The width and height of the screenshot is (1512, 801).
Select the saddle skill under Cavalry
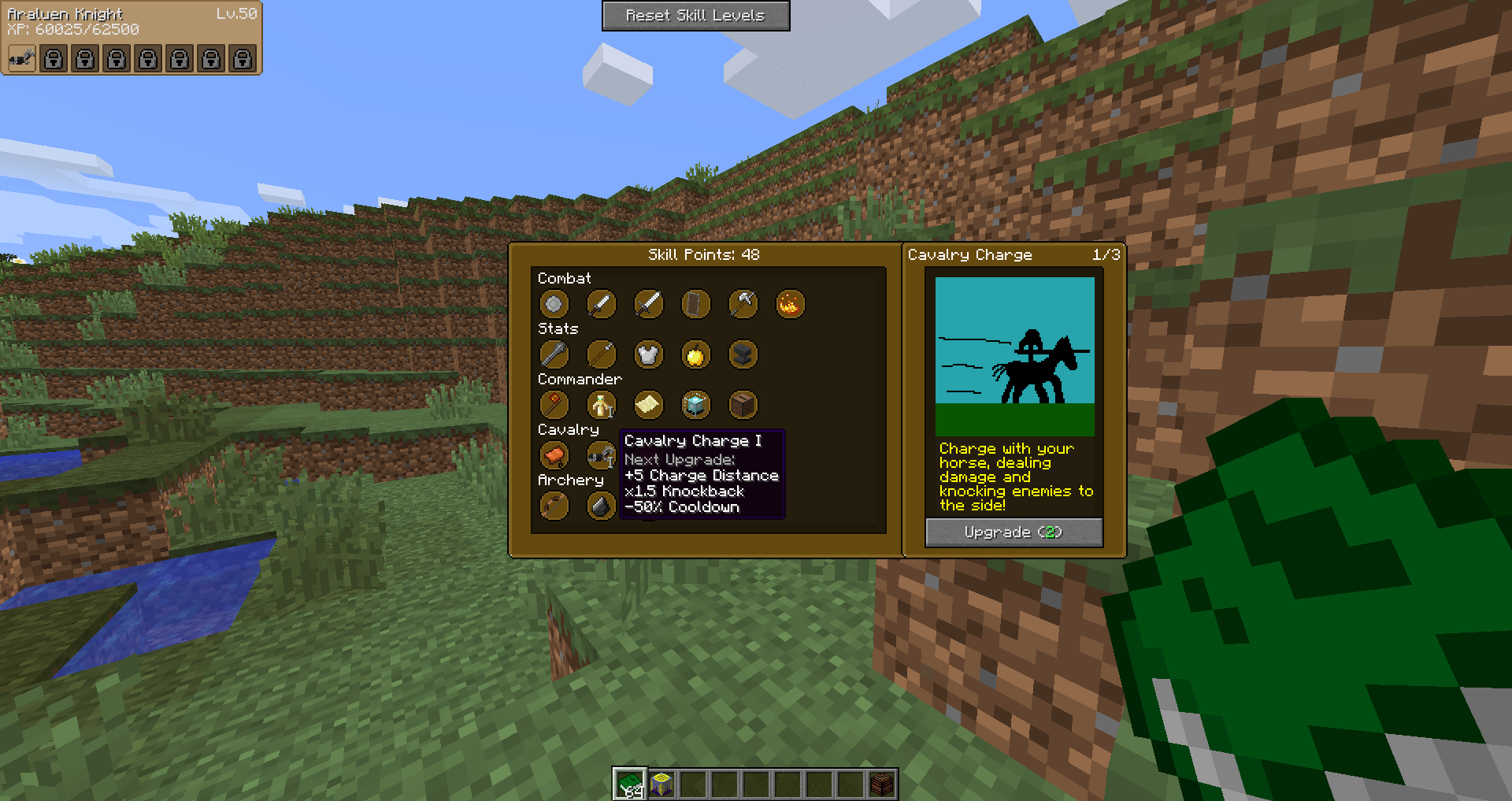pyautogui.click(x=554, y=455)
